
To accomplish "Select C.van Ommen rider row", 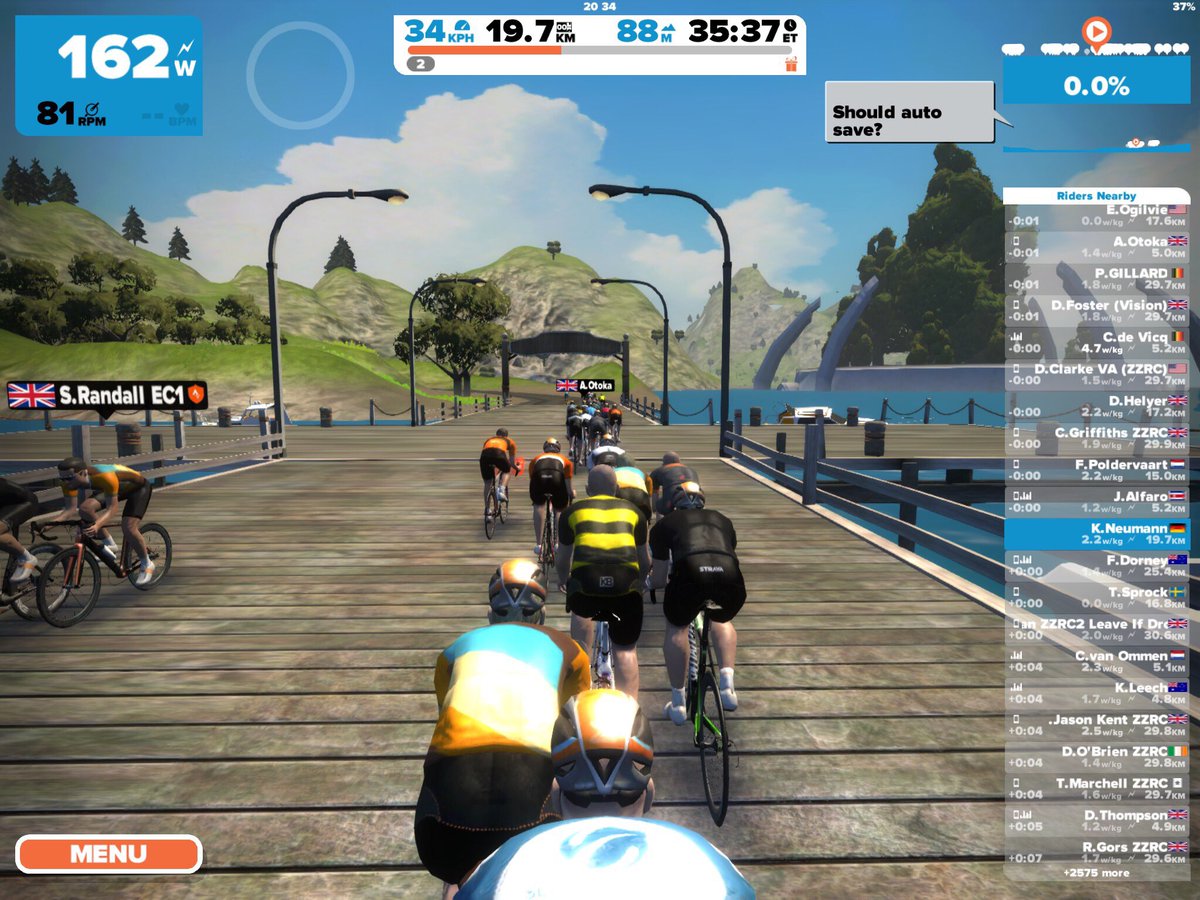I will click(1096, 662).
